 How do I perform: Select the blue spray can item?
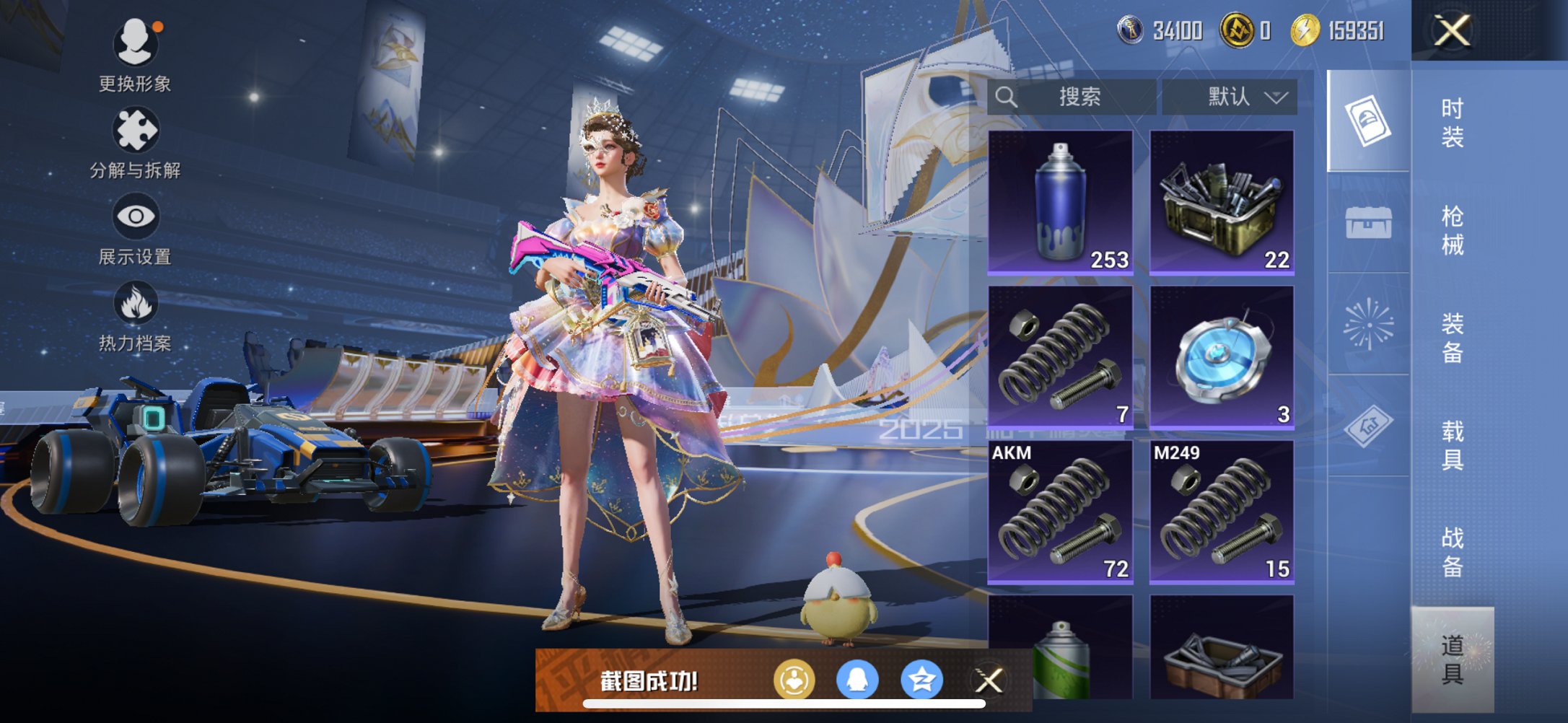pos(1060,202)
